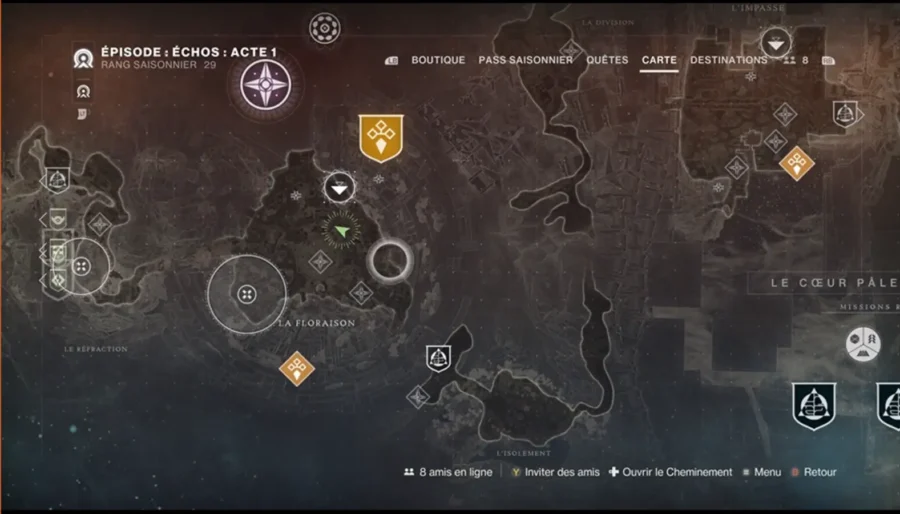Viewport: 900px width, 514px height.
Task: Open the glowing seasonal emblem under the episode title
Action: click(264, 84)
